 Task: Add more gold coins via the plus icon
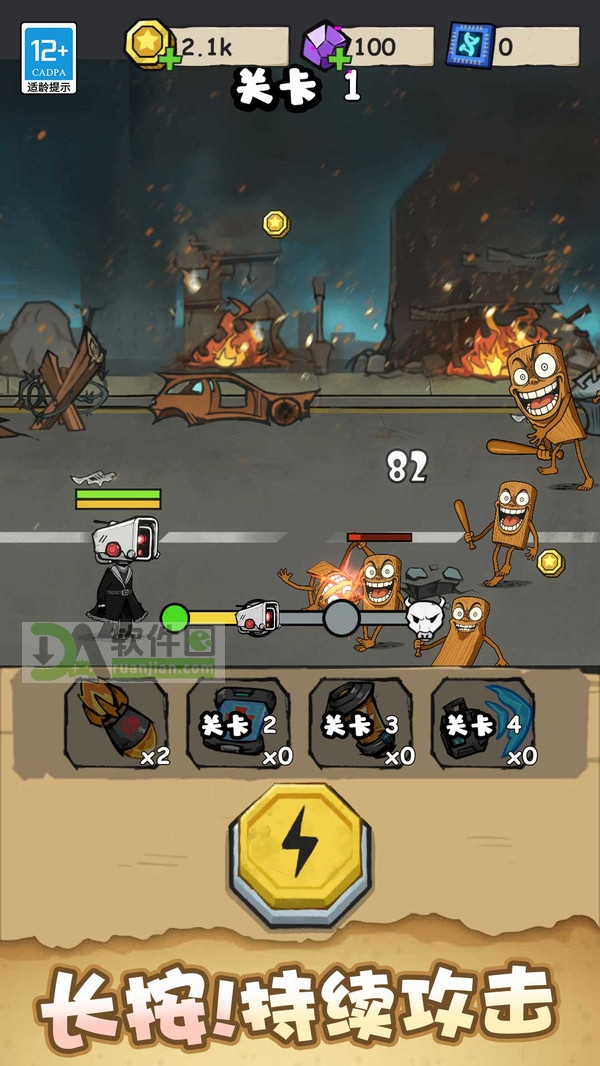click(170, 60)
